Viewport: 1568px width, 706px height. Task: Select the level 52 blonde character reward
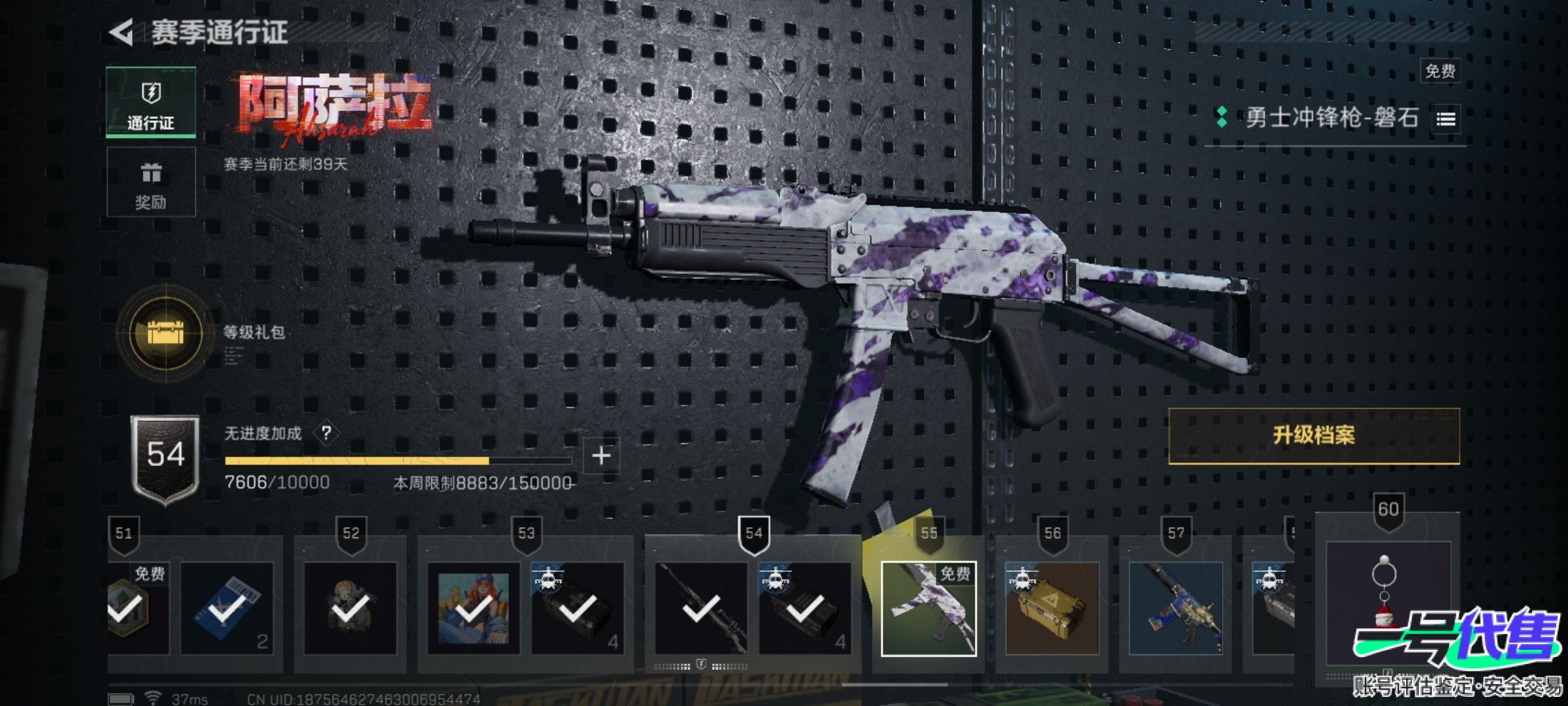(350, 609)
